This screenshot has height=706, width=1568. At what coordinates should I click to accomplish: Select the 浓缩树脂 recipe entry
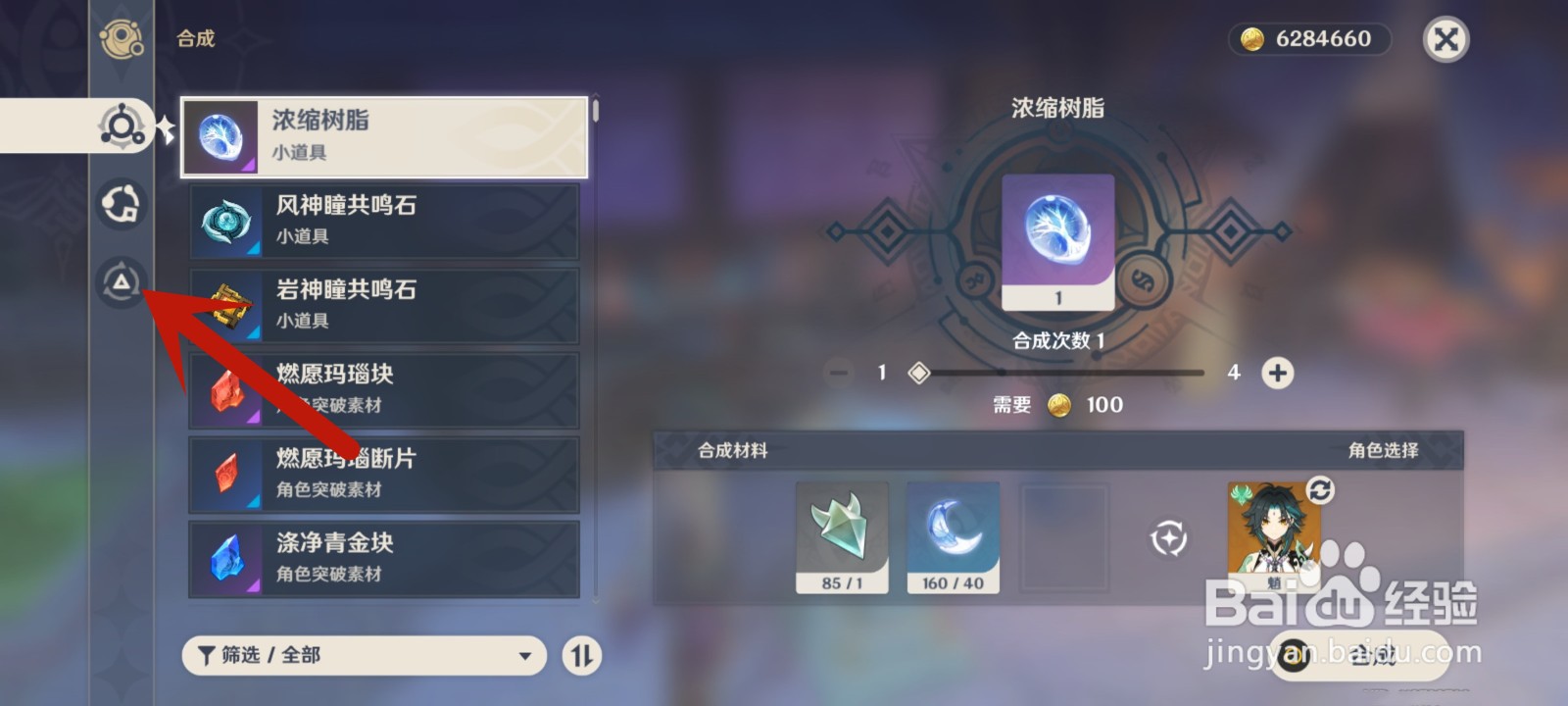(x=382, y=136)
